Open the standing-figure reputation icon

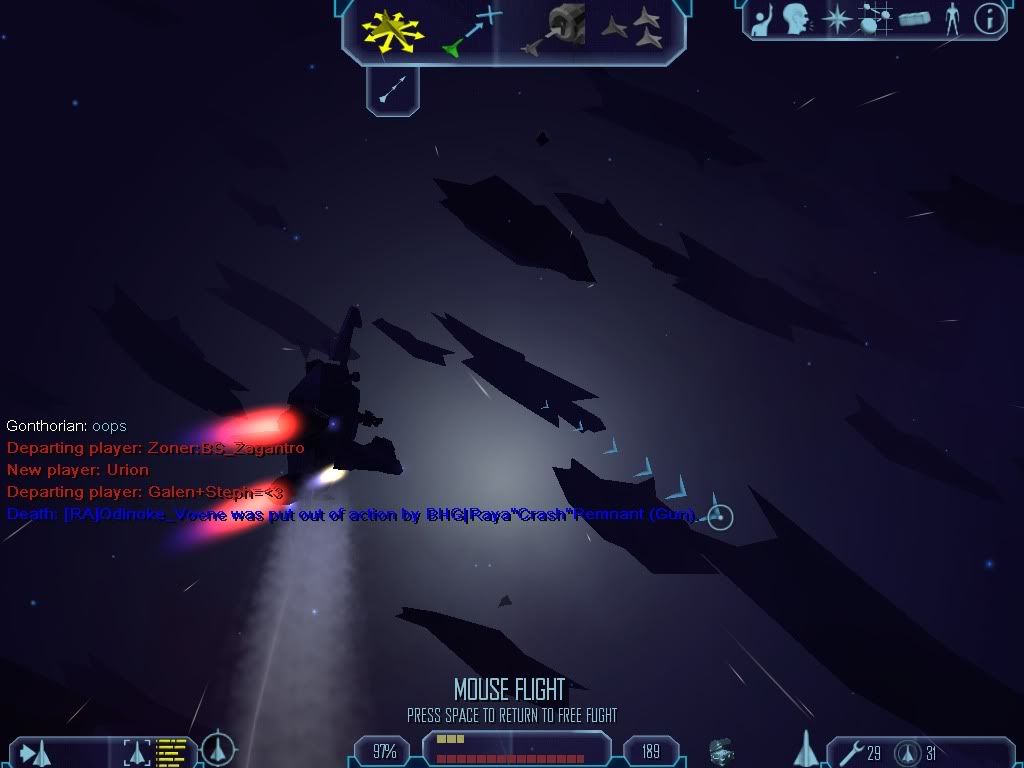pyautogui.click(x=952, y=19)
